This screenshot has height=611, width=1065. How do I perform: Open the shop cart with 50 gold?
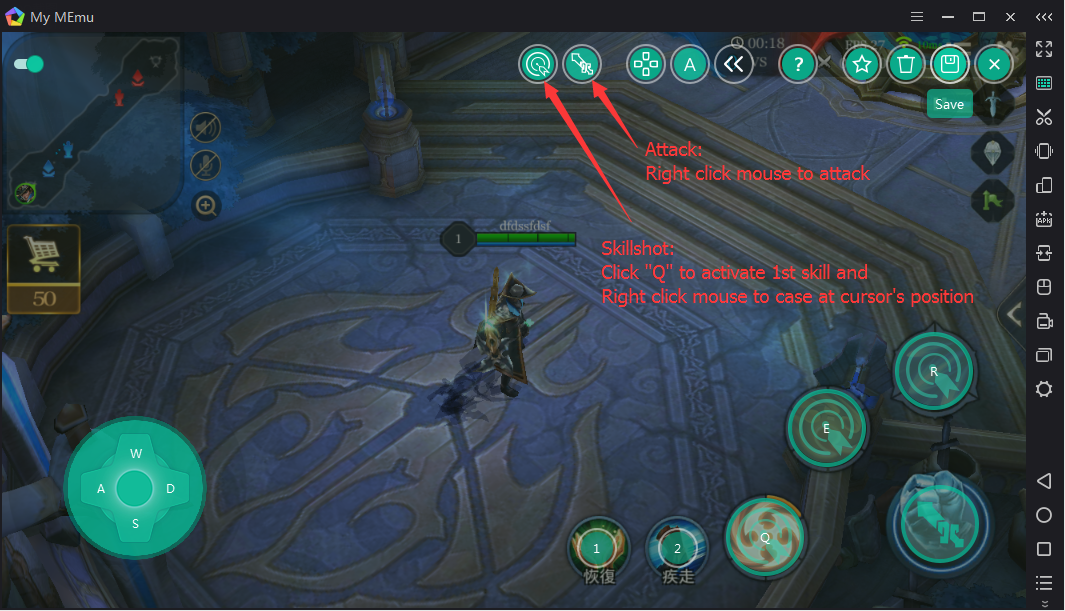point(43,268)
